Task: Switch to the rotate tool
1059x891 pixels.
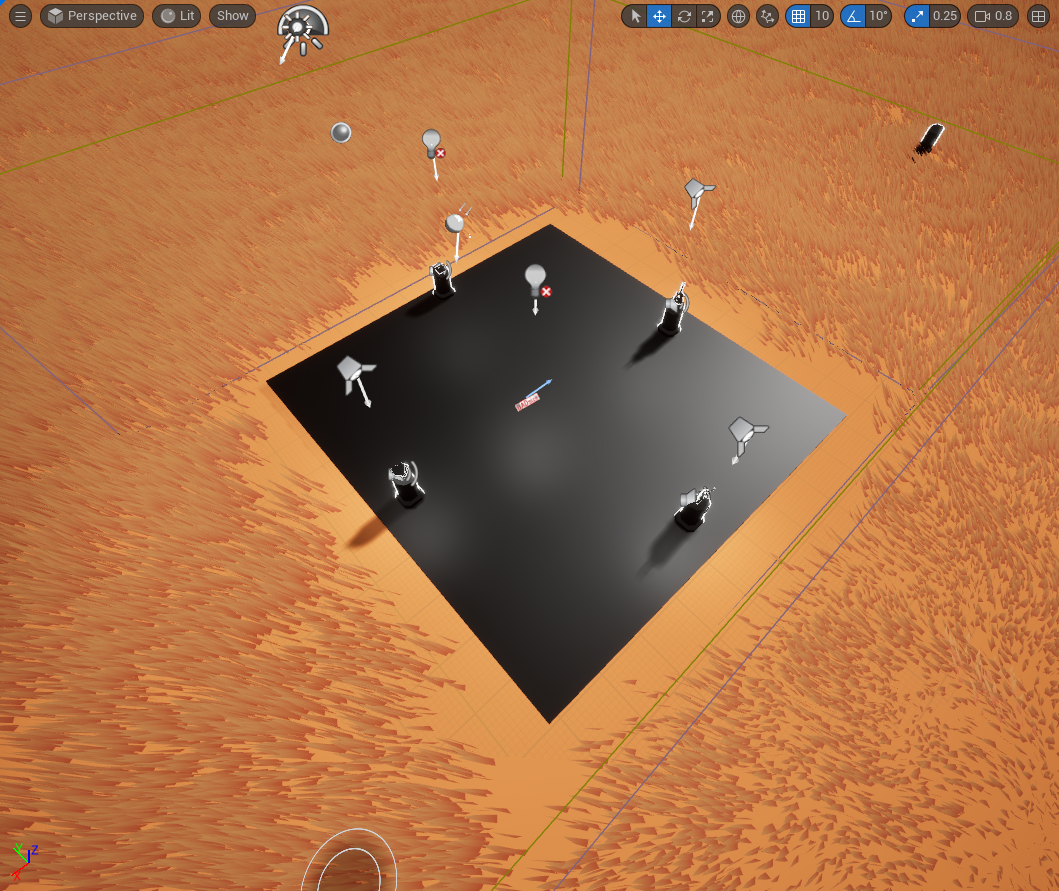Action: pos(684,16)
